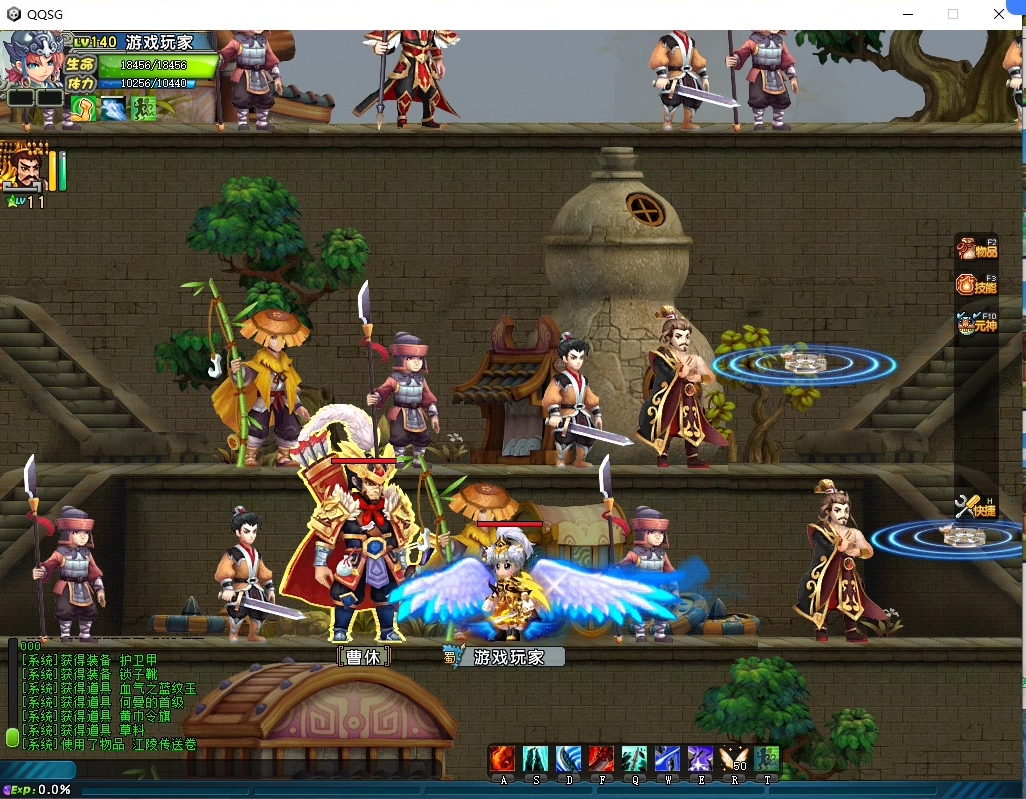This screenshot has width=1026, height=799.
Task: Open the 物品 inventory bag
Action: tap(977, 248)
